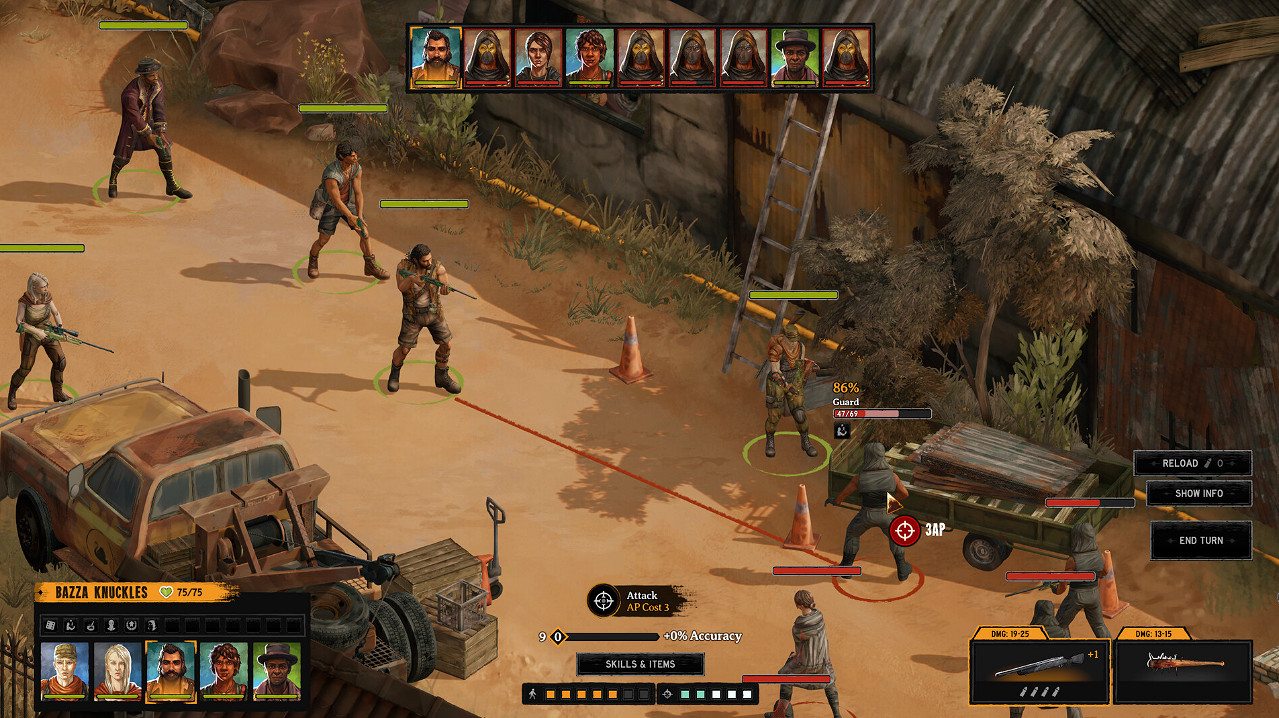Select the party member in the brimmed hat
This screenshot has height=718, width=1279.
click(276, 670)
